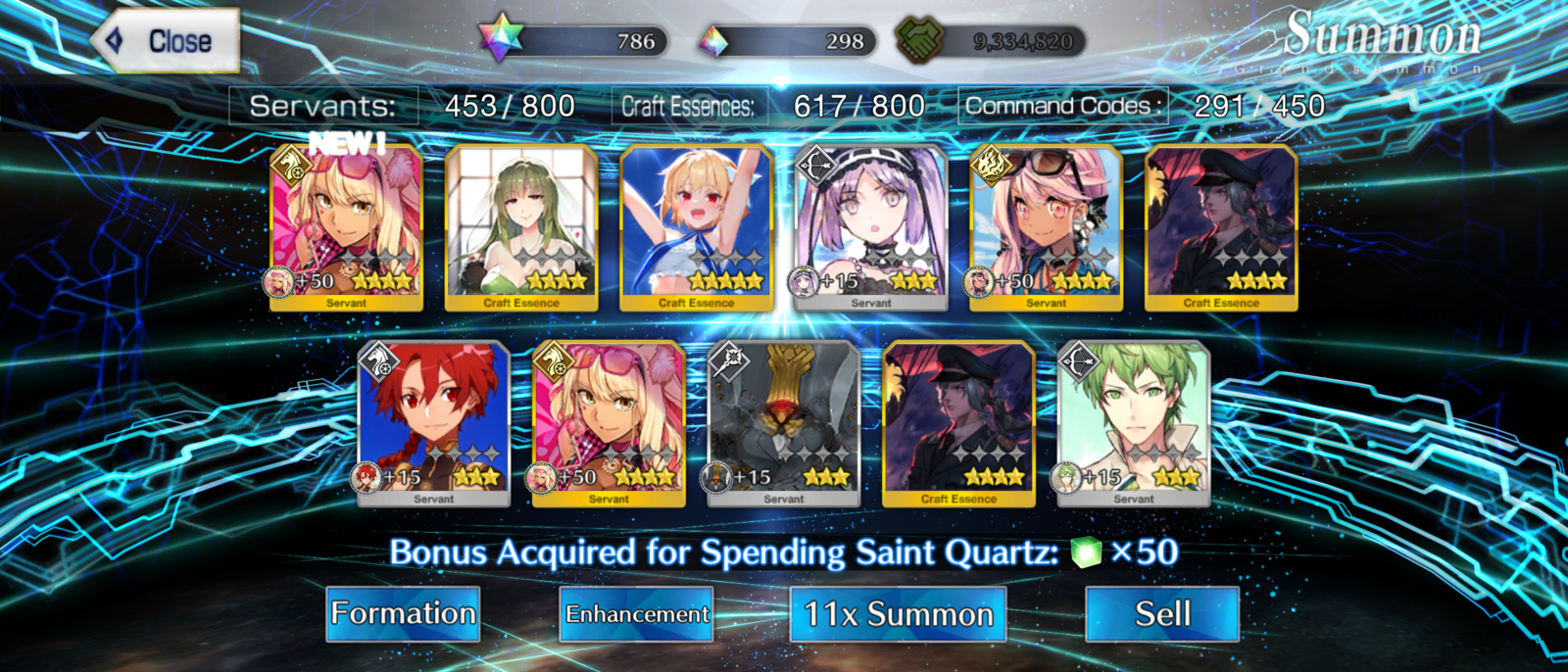This screenshot has width=1568, height=672.
Task: Open the Formation menu
Action: tap(403, 614)
